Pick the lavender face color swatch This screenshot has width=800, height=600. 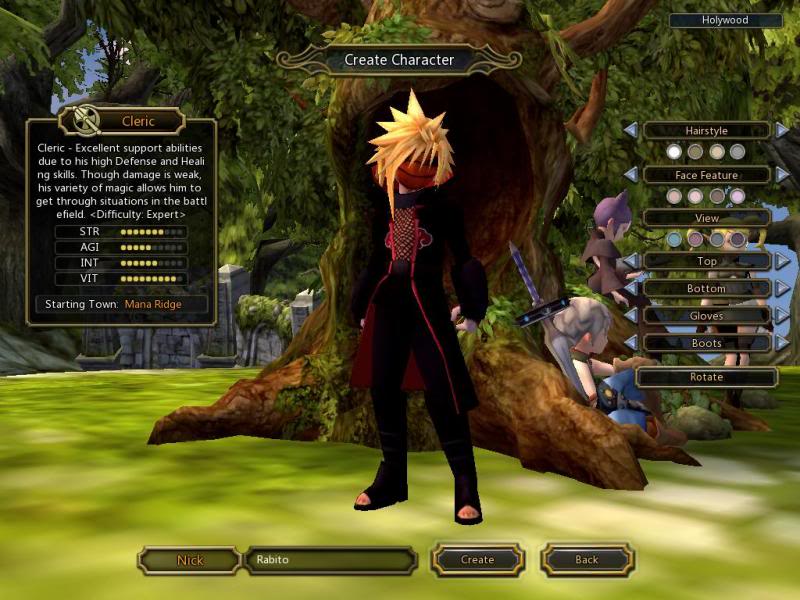point(738,196)
